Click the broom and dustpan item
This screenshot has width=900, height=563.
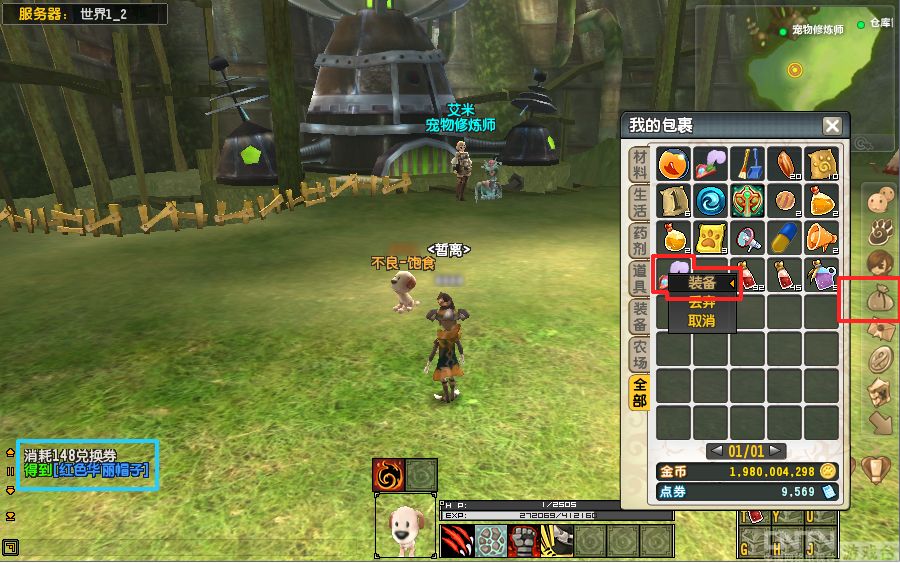(747, 163)
